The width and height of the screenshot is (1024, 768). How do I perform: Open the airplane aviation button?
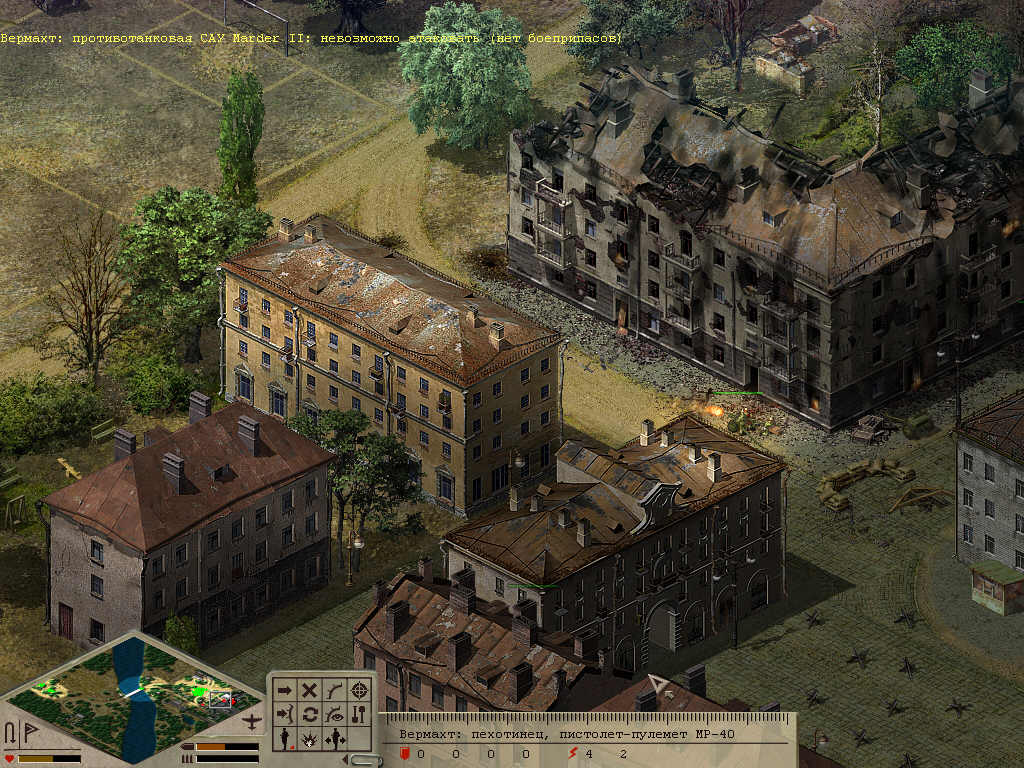(253, 721)
